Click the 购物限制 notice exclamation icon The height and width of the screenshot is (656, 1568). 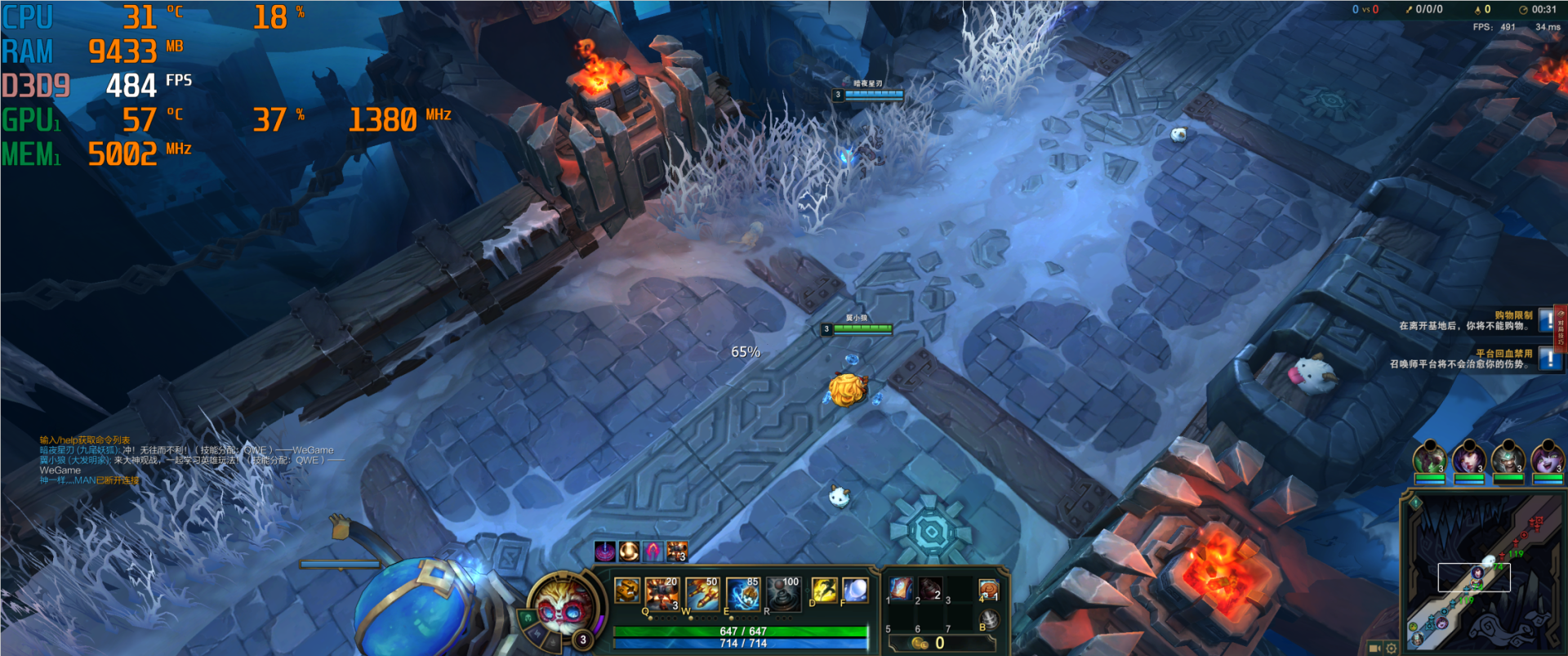[1546, 319]
